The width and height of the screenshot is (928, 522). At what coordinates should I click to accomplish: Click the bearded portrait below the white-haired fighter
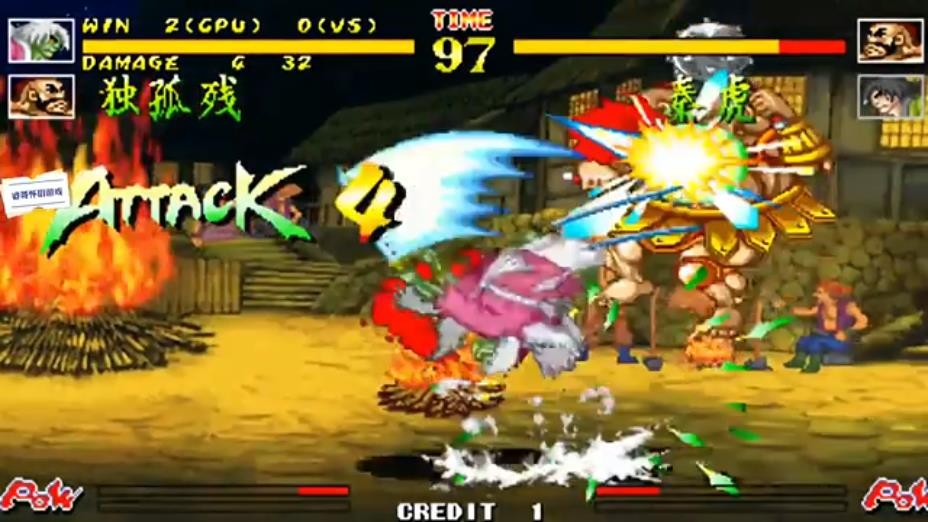click(x=41, y=97)
